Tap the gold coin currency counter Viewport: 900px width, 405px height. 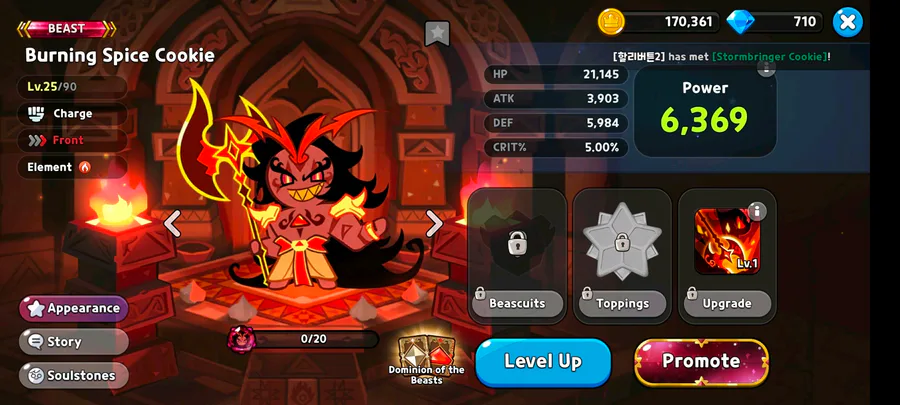point(660,21)
